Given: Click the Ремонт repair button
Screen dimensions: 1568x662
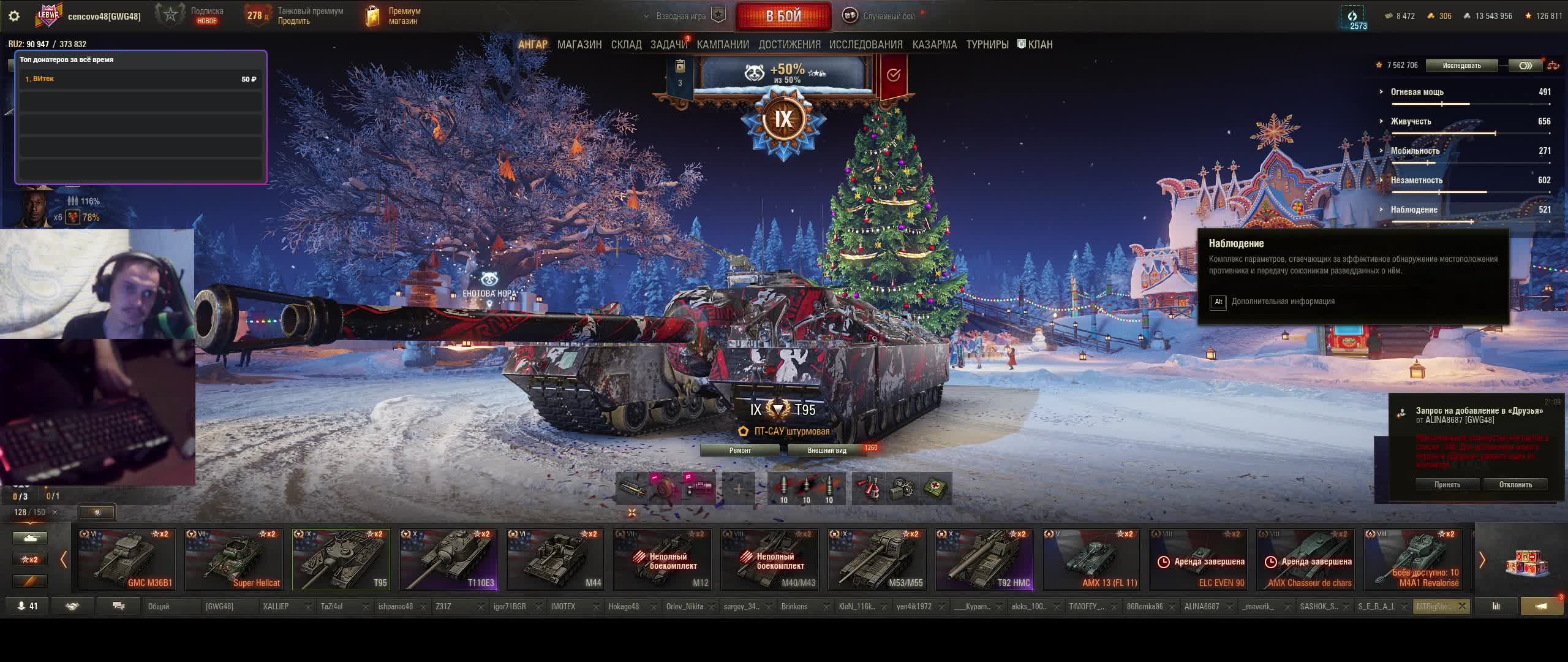Looking at the screenshot, I should [x=740, y=451].
